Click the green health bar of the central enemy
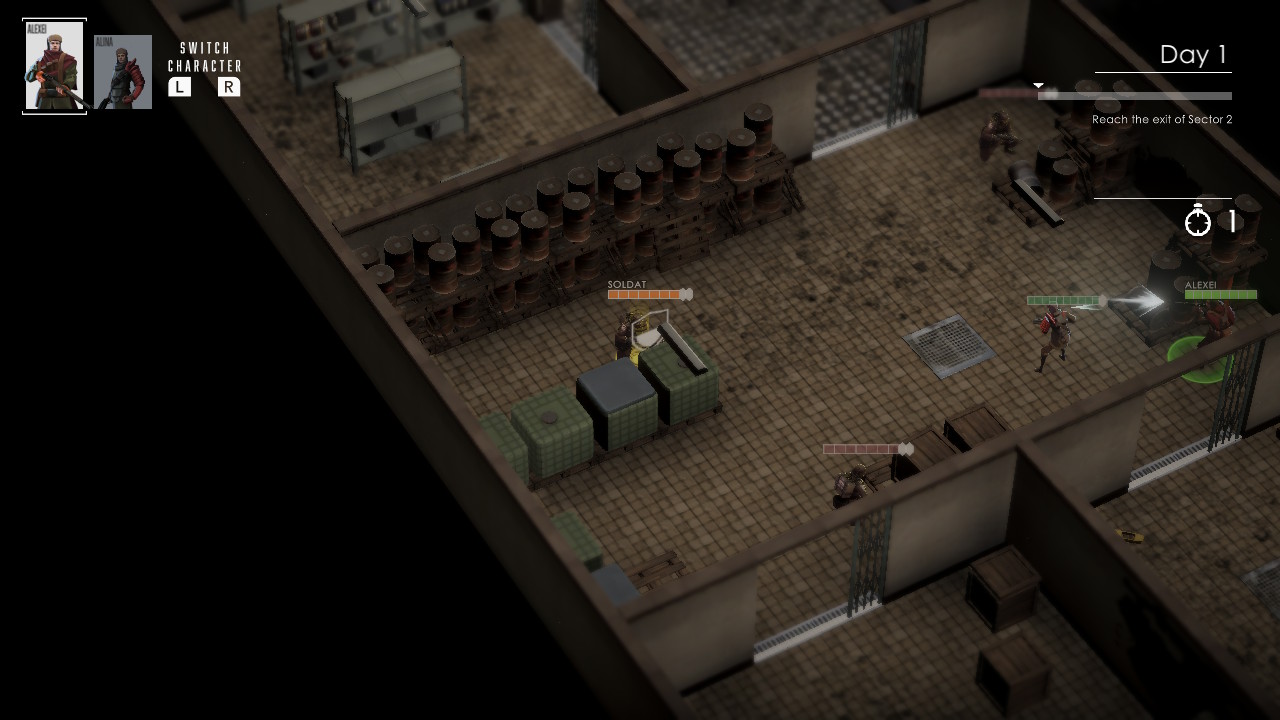Screen dimensions: 1280x720 point(1062,299)
